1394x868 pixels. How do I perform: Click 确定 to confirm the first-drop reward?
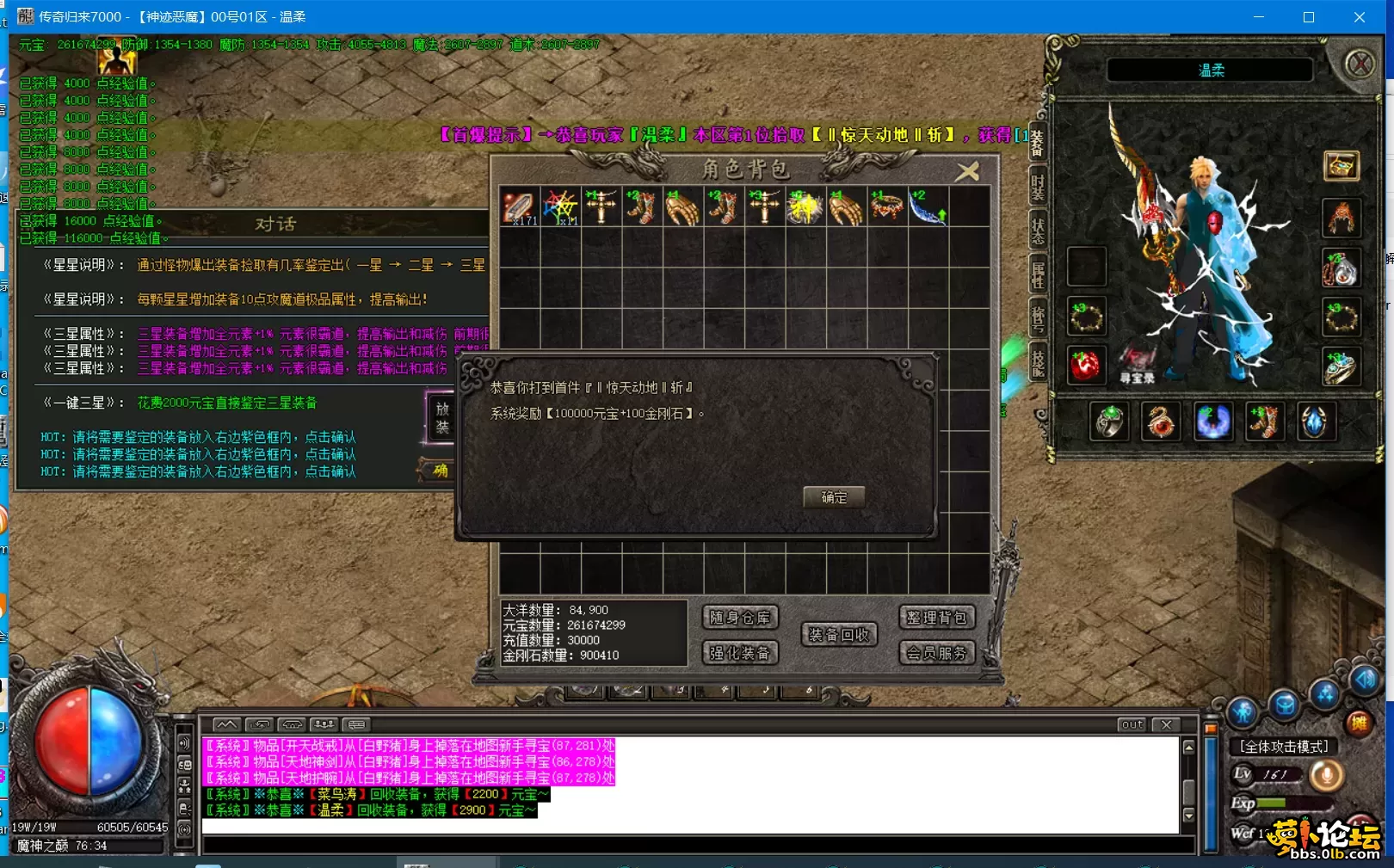pos(832,497)
